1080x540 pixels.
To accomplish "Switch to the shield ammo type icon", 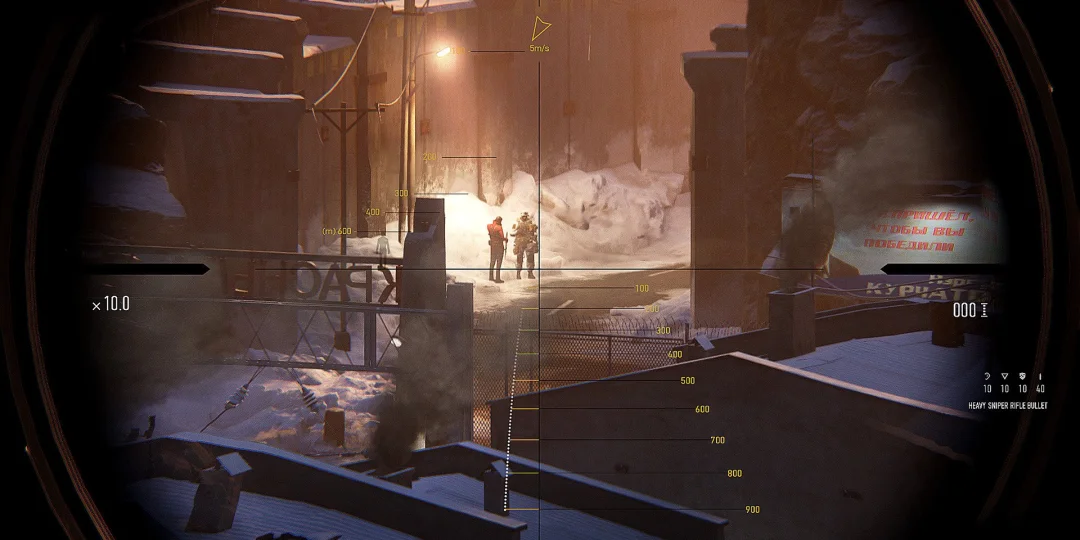I will (1022, 376).
